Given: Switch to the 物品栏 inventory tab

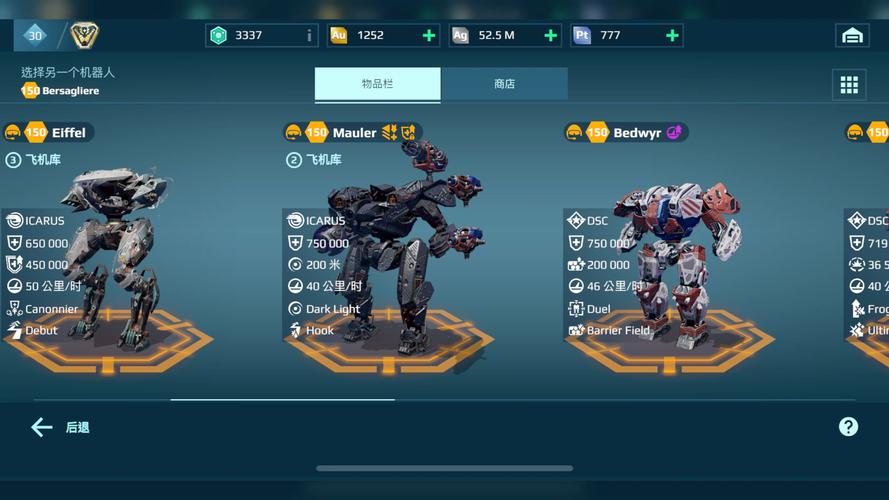Looking at the screenshot, I should coord(377,85).
